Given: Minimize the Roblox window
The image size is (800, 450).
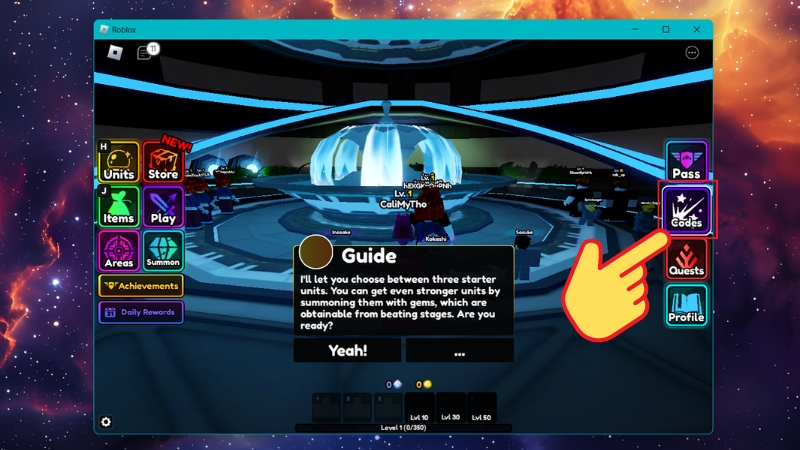Looking at the screenshot, I should [x=635, y=29].
